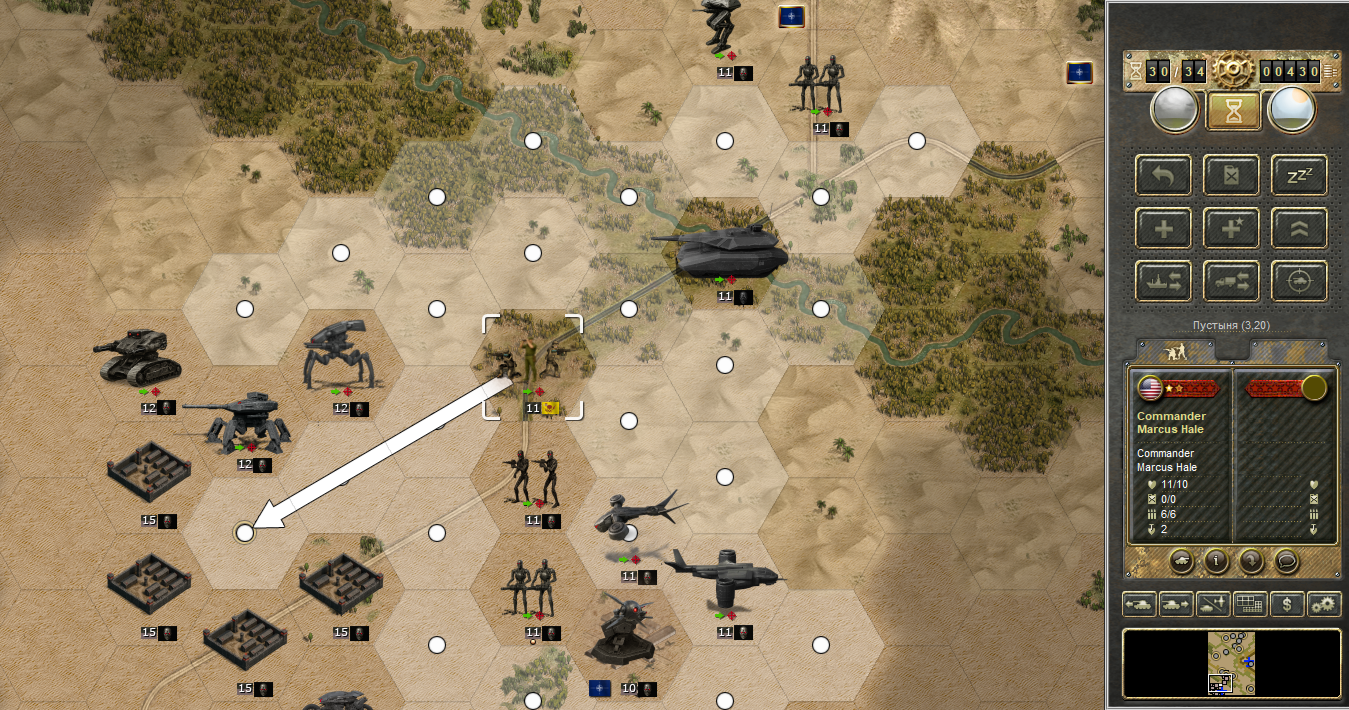Screen dimensions: 1349x710
Task: Click the round tank icon button
Action: coord(1182,560)
